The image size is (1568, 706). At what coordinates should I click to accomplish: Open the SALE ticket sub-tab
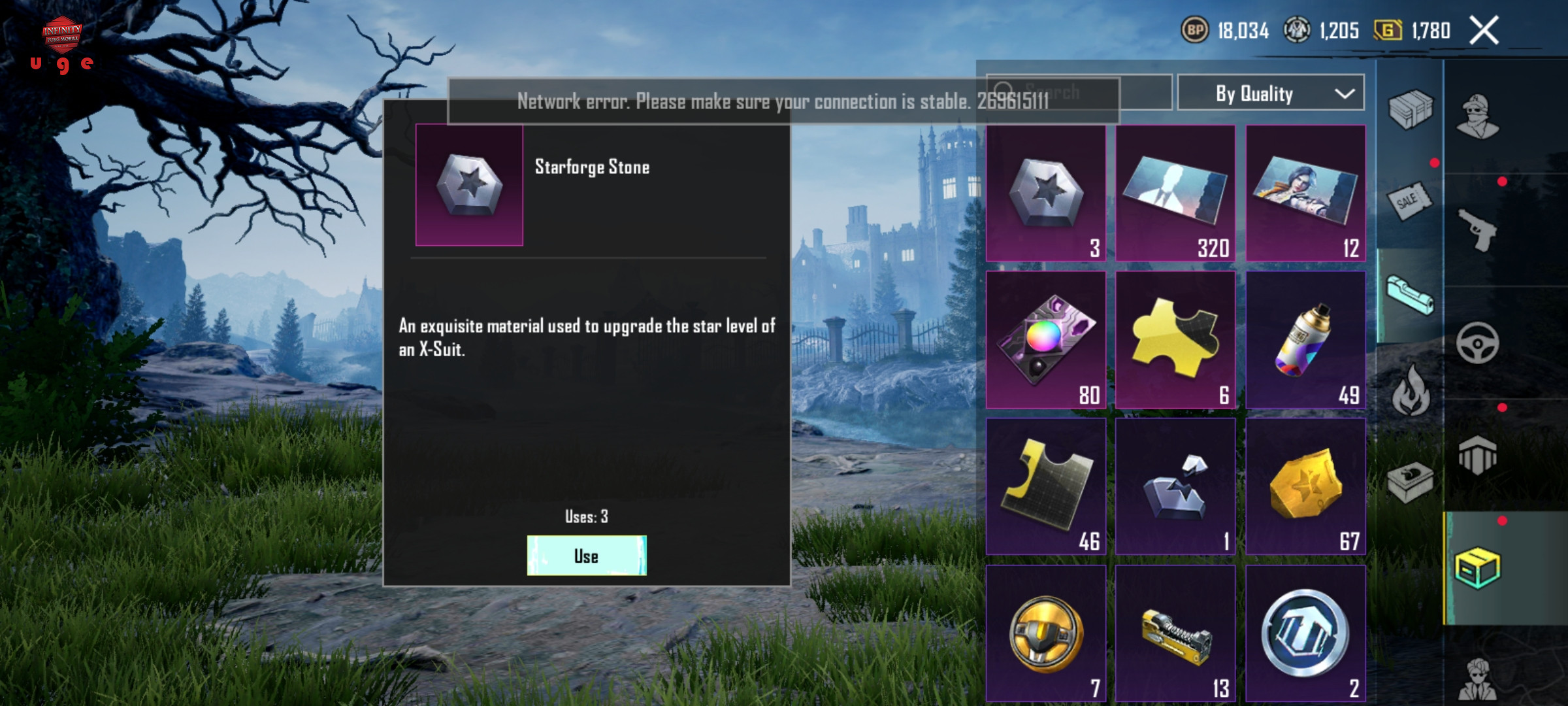(x=1409, y=201)
